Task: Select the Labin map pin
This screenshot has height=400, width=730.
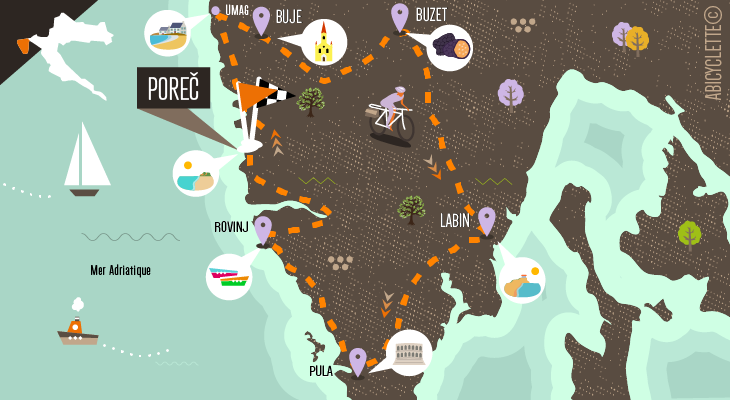Action: click(x=487, y=219)
